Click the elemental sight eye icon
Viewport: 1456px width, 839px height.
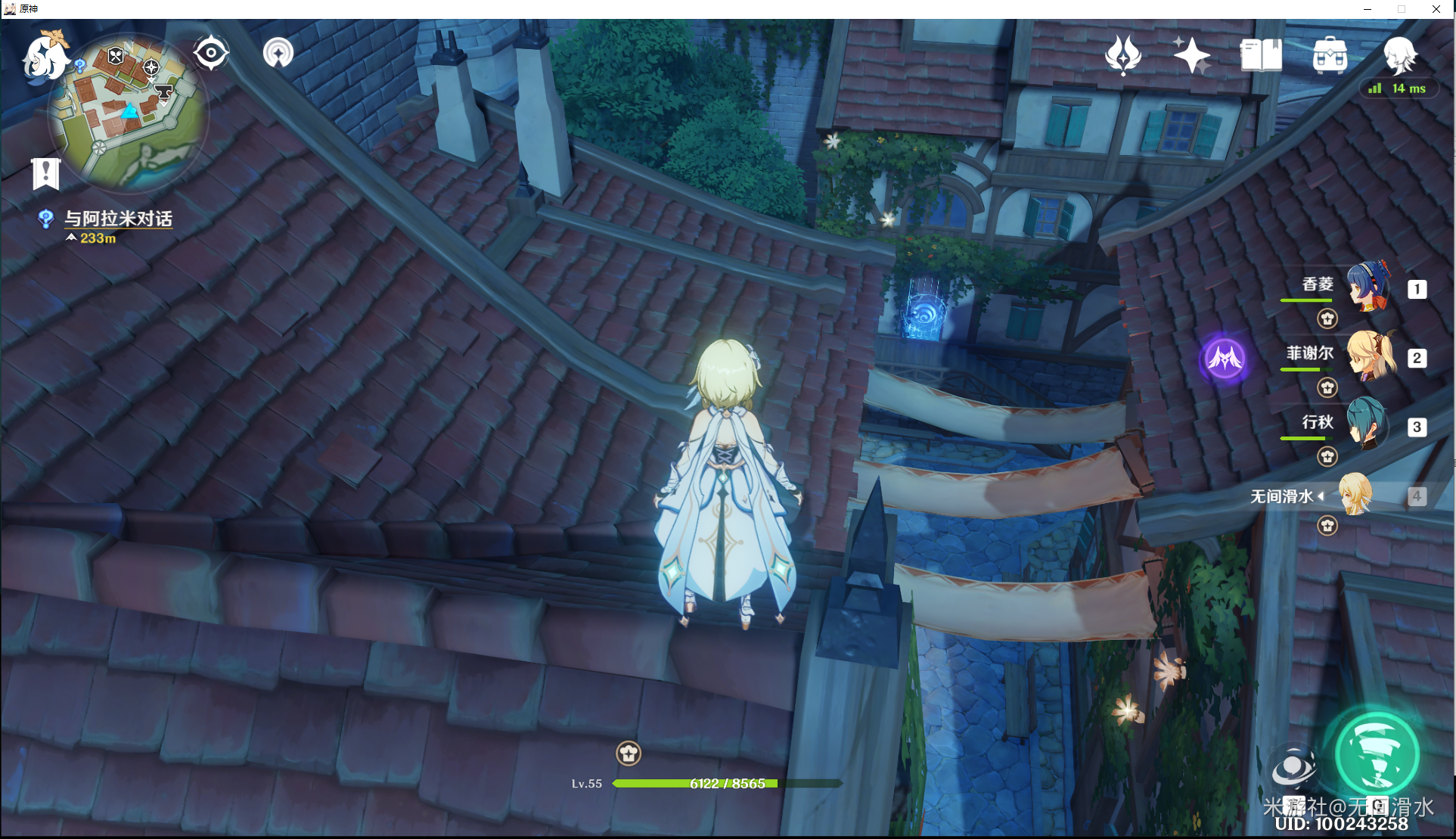coord(211,54)
